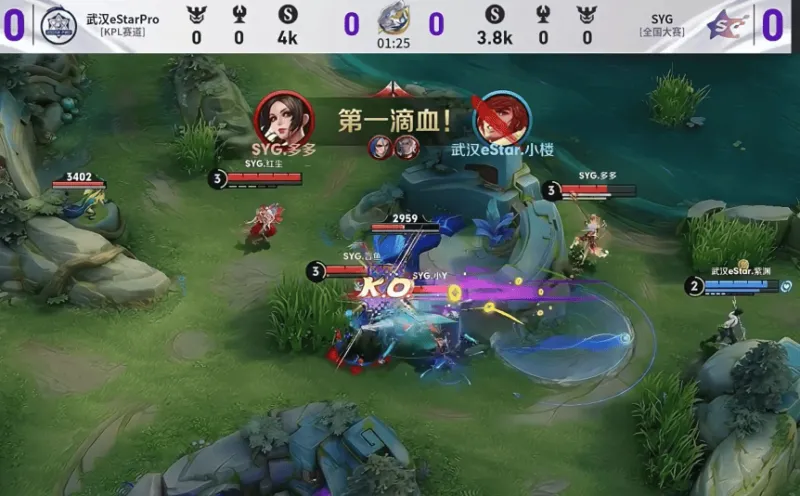Click the small assist portraits under 第一滴血

(x=392, y=148)
